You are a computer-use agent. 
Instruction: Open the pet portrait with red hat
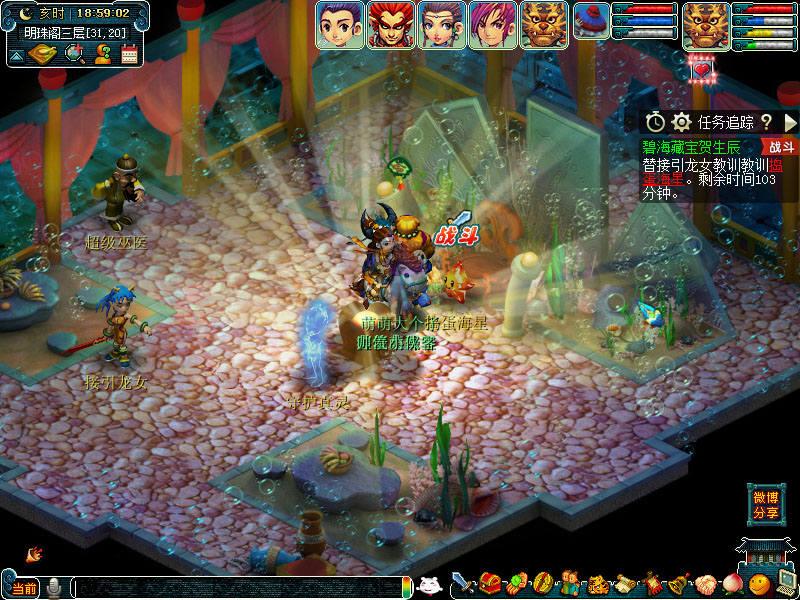[x=592, y=24]
